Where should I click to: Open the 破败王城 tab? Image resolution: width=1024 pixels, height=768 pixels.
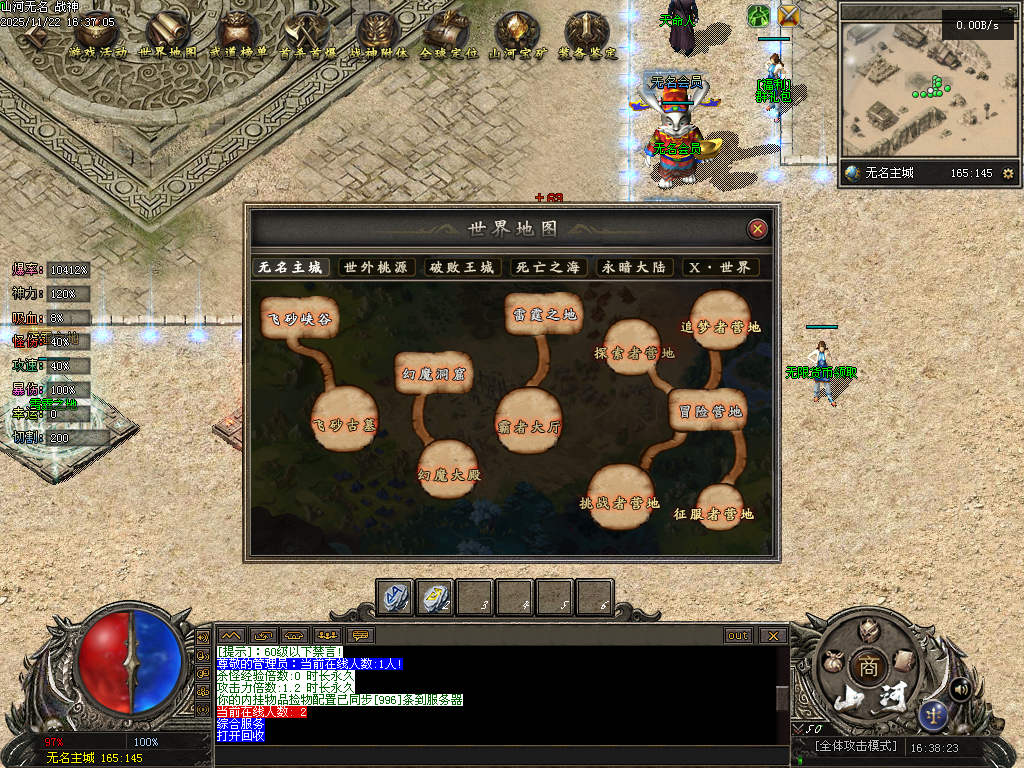pos(461,267)
